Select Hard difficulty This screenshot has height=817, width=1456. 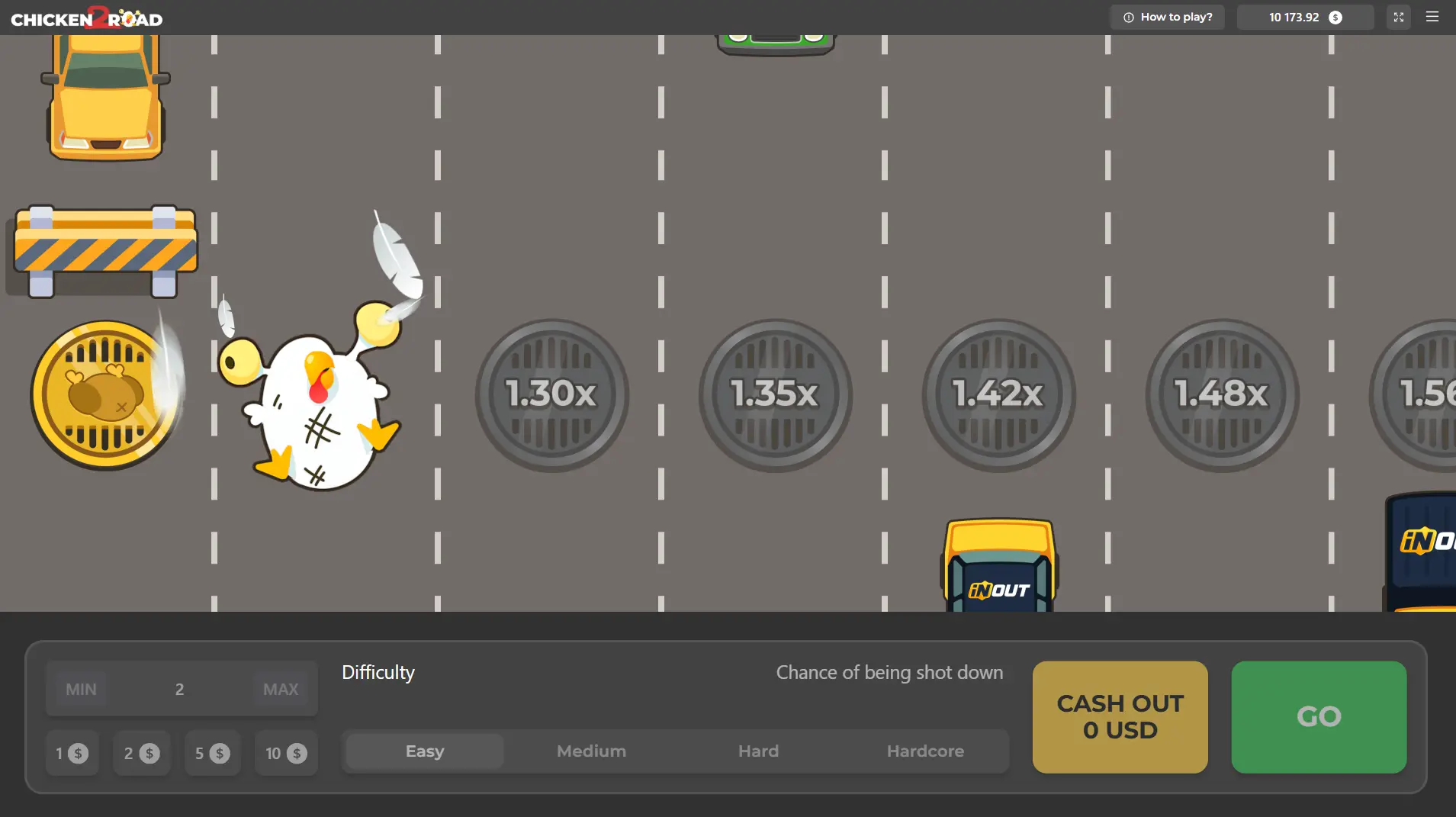click(x=758, y=751)
